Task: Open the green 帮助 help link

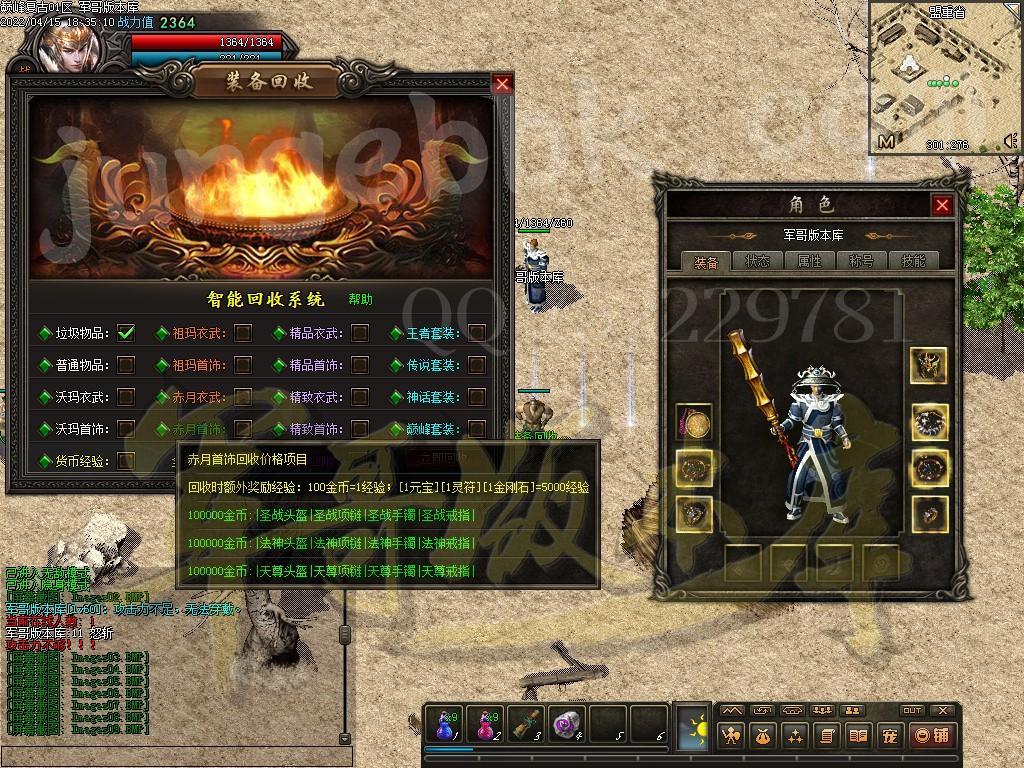Action: click(360, 299)
